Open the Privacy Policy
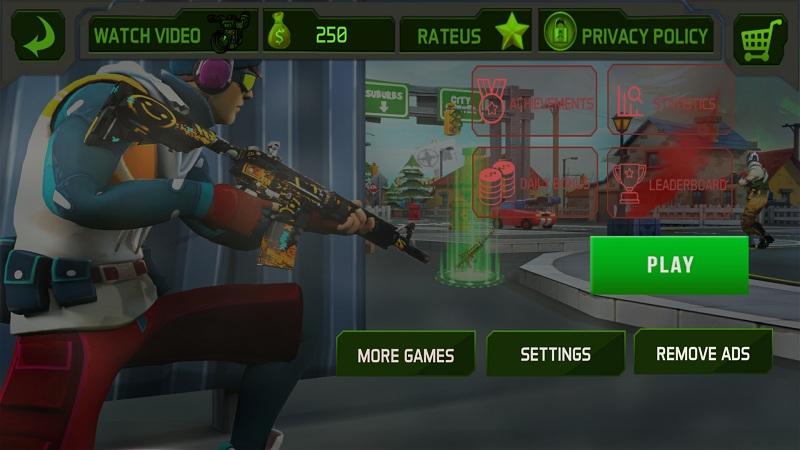 [x=628, y=36]
